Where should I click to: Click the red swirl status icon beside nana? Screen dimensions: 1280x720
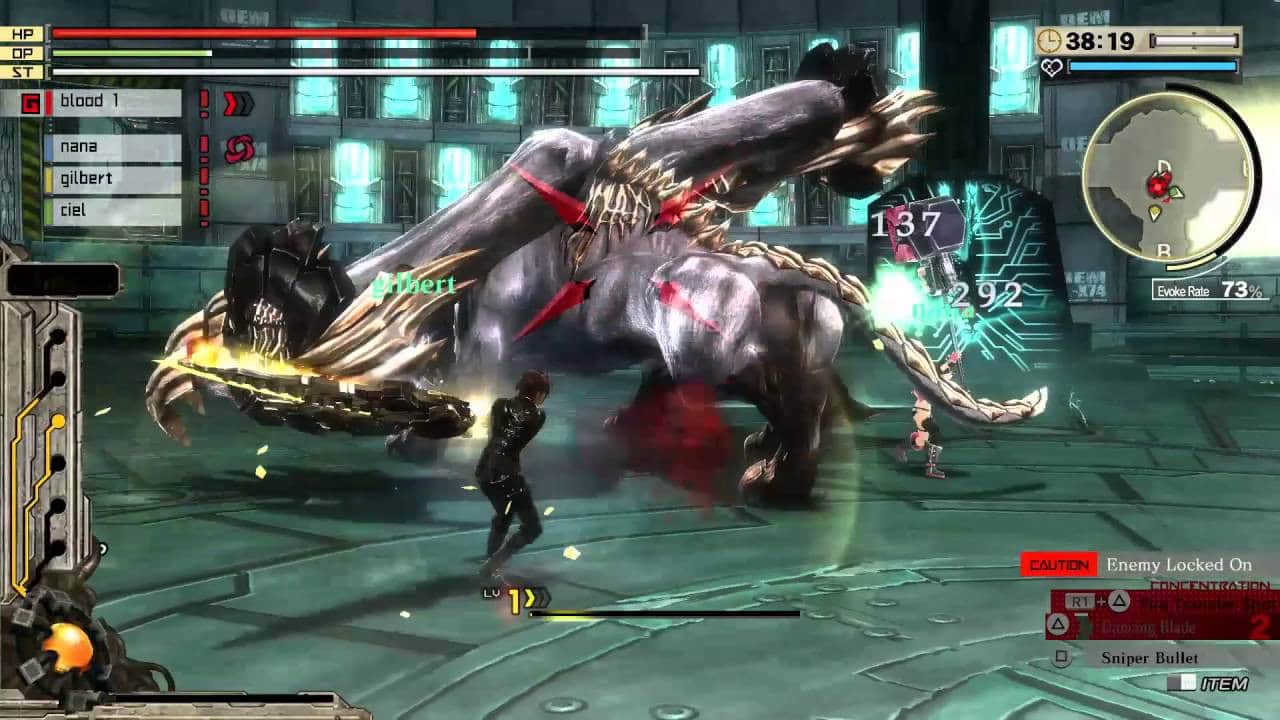(238, 149)
